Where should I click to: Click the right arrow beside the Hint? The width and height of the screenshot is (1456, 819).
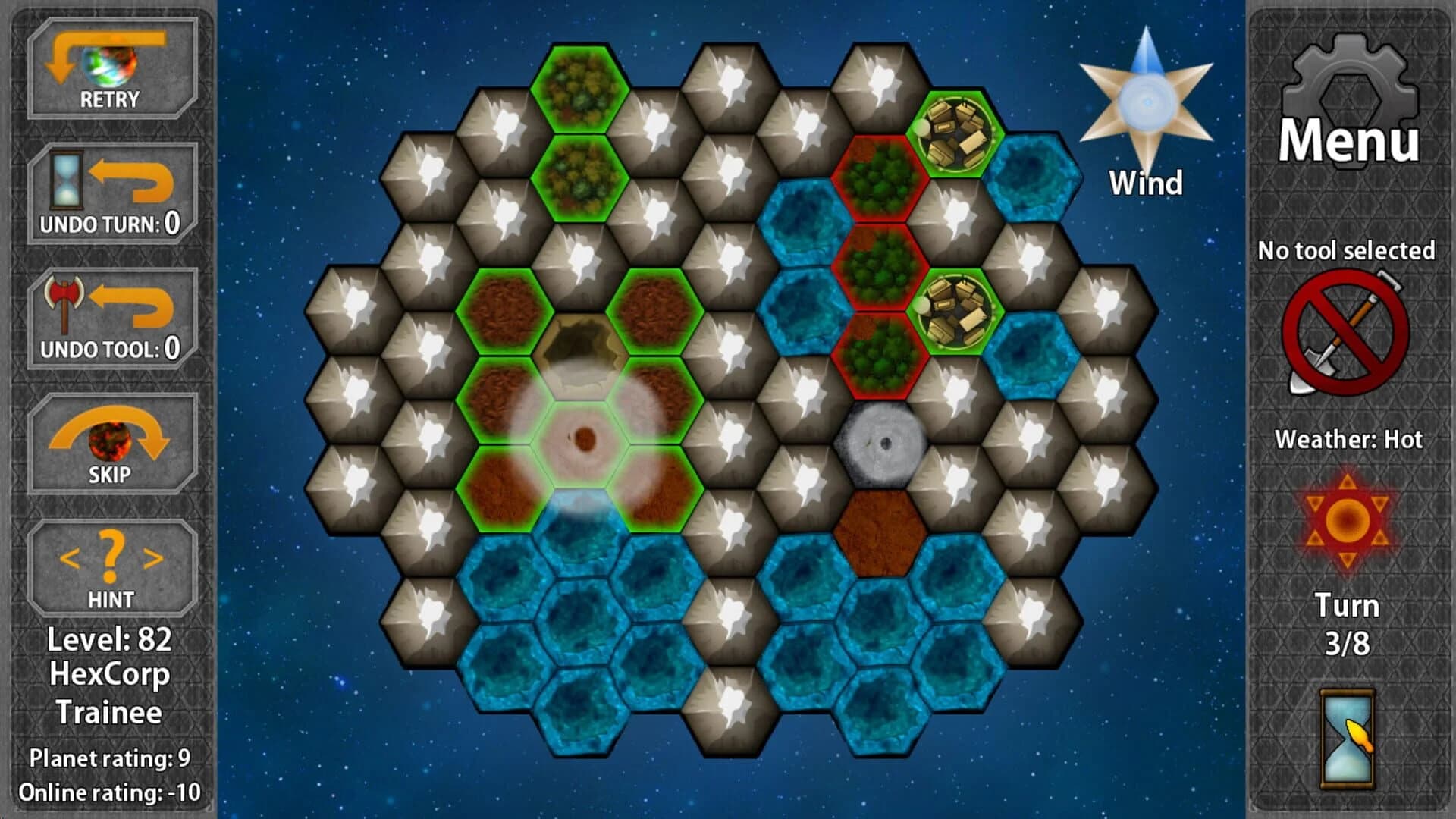150,557
